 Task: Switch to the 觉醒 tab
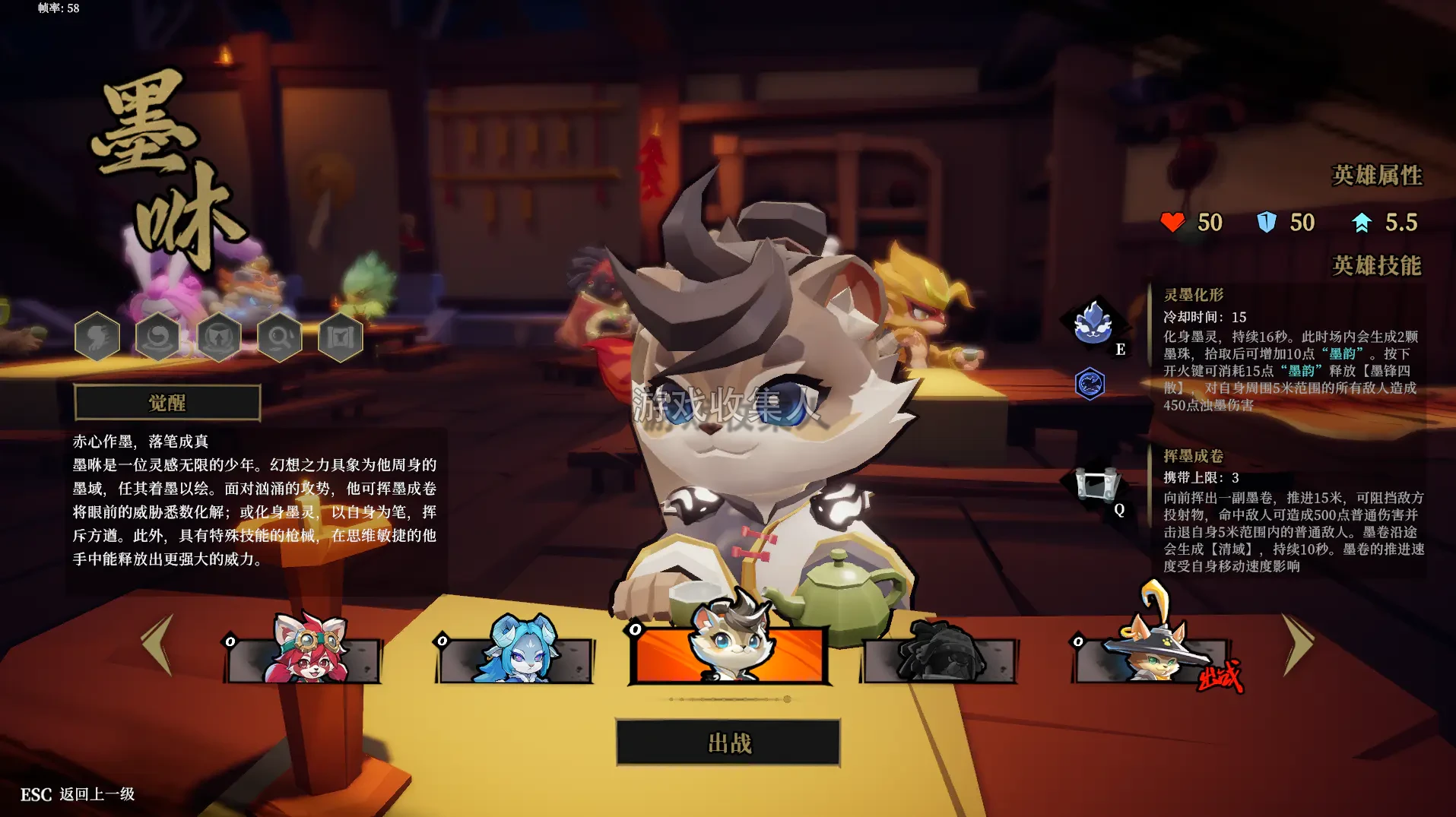click(x=167, y=401)
